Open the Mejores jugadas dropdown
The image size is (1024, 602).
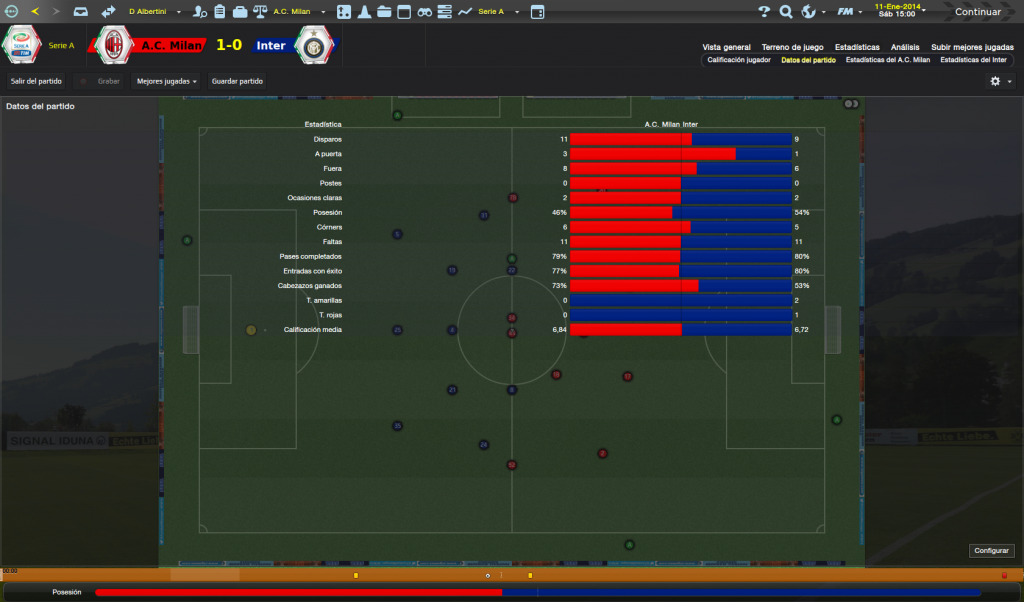(x=166, y=81)
